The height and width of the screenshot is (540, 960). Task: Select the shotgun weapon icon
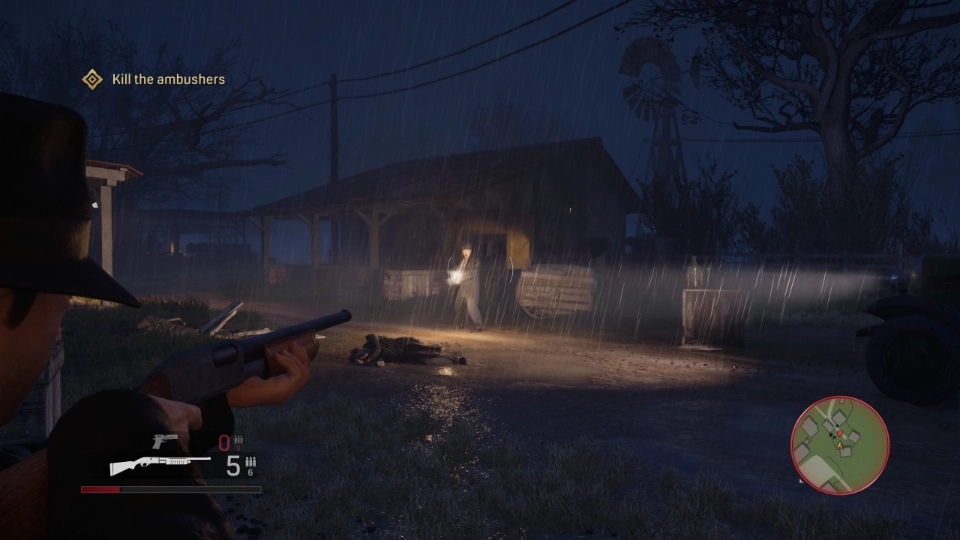(x=158, y=466)
